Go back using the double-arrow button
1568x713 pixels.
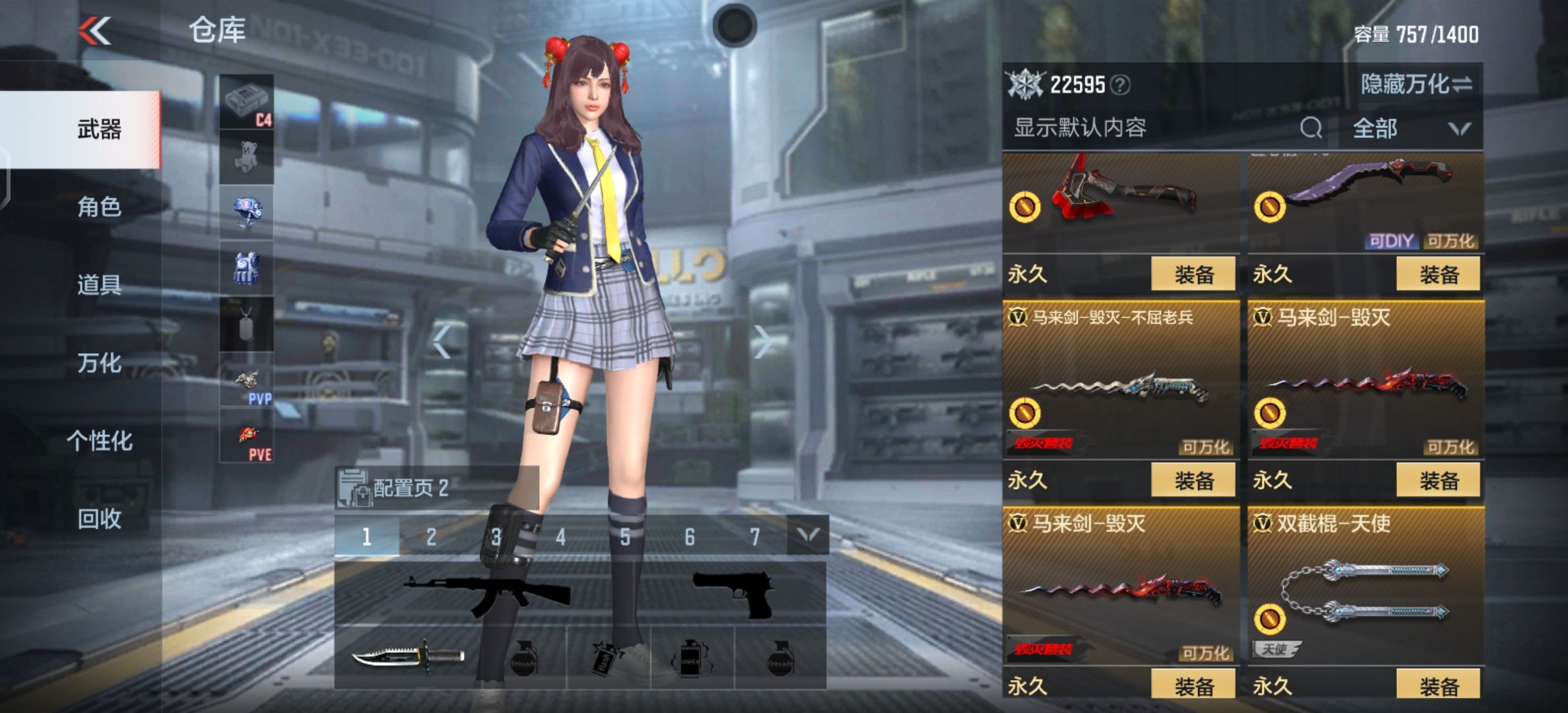coord(94,31)
